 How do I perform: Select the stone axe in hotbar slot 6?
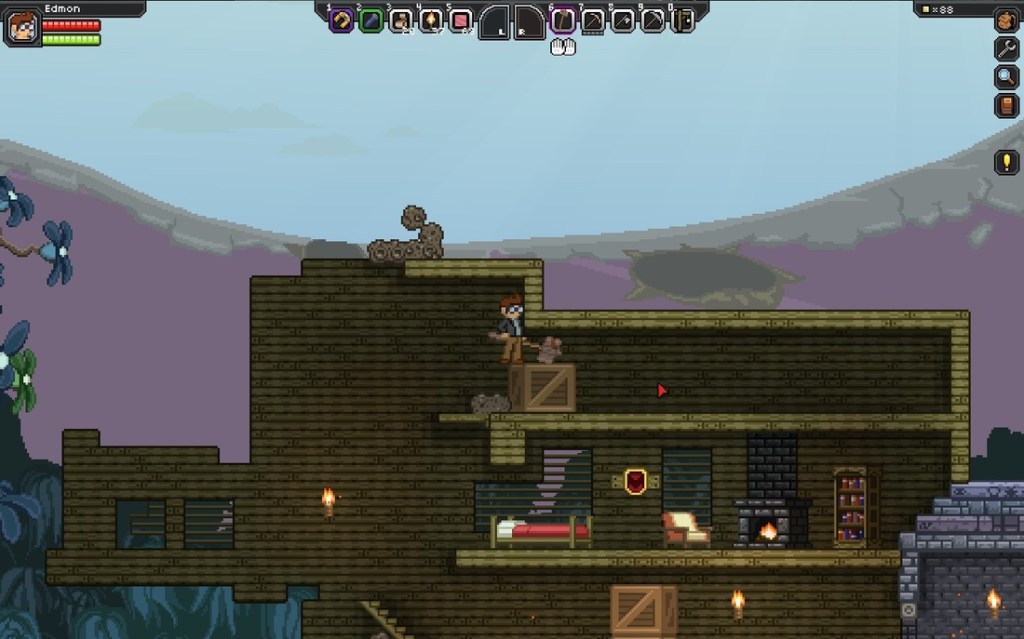pos(563,20)
